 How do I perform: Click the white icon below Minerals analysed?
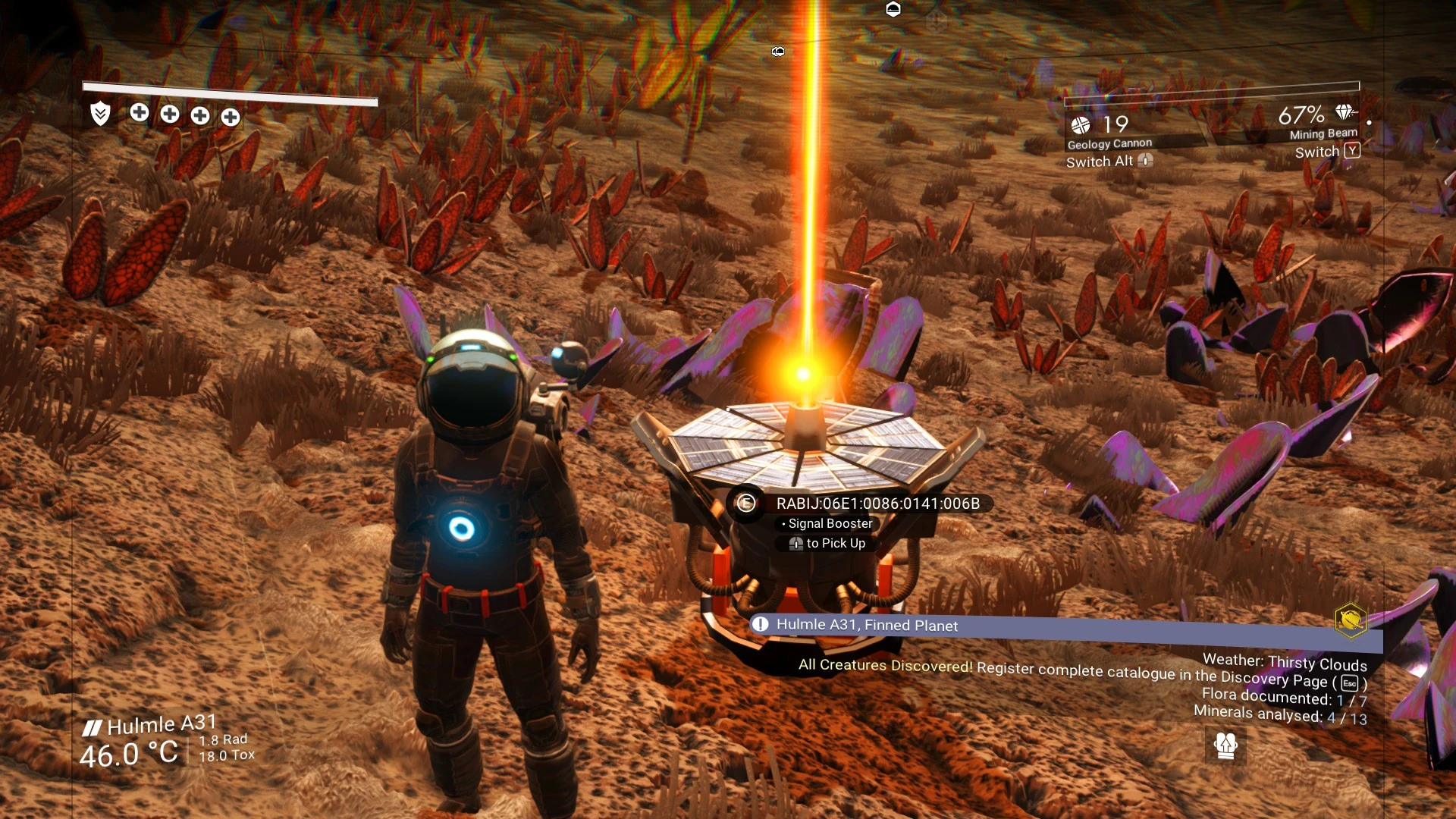pyautogui.click(x=1225, y=745)
